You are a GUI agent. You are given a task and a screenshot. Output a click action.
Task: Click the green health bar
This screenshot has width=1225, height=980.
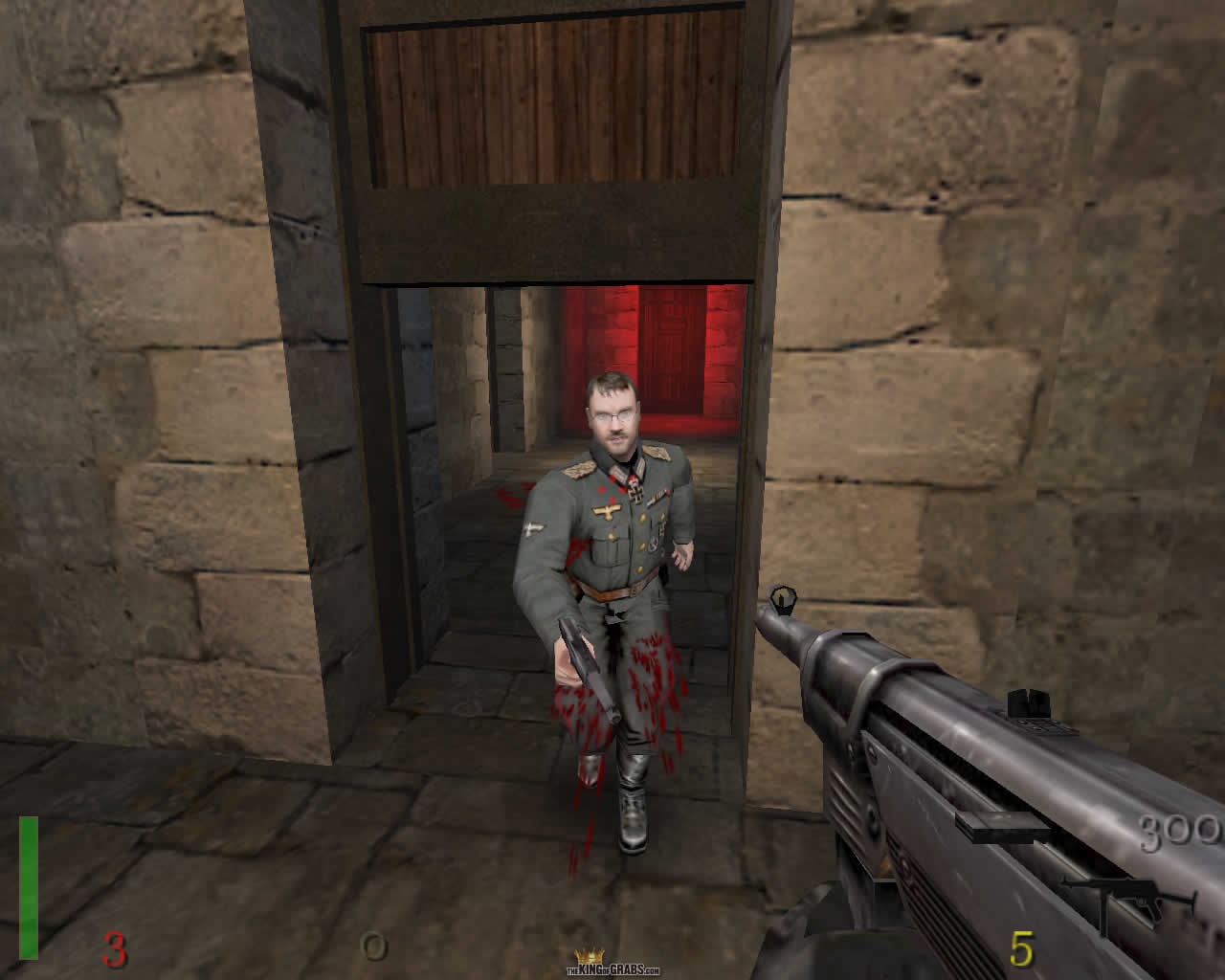click(30, 890)
